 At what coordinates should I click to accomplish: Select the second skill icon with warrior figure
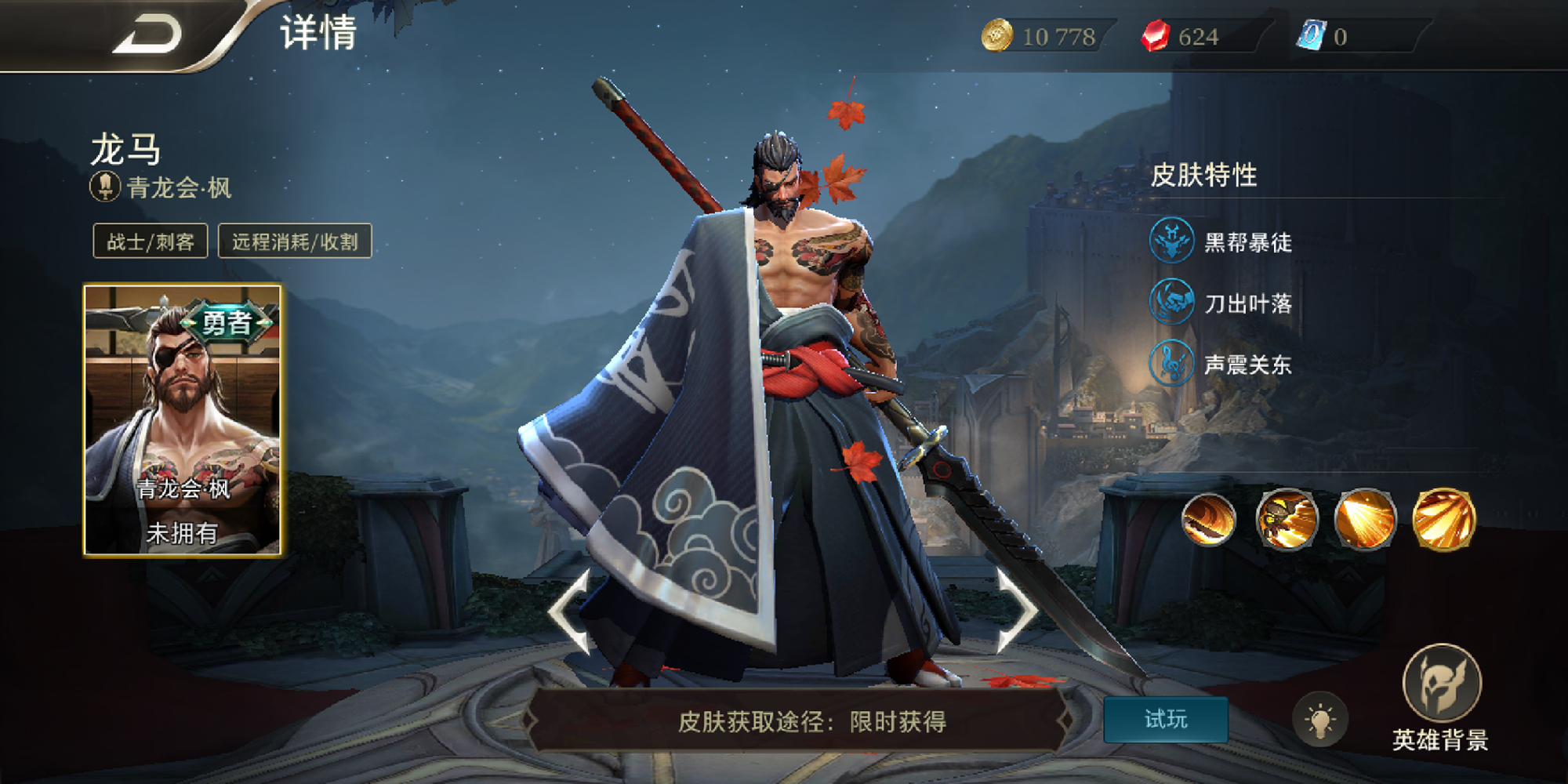click(x=1287, y=519)
